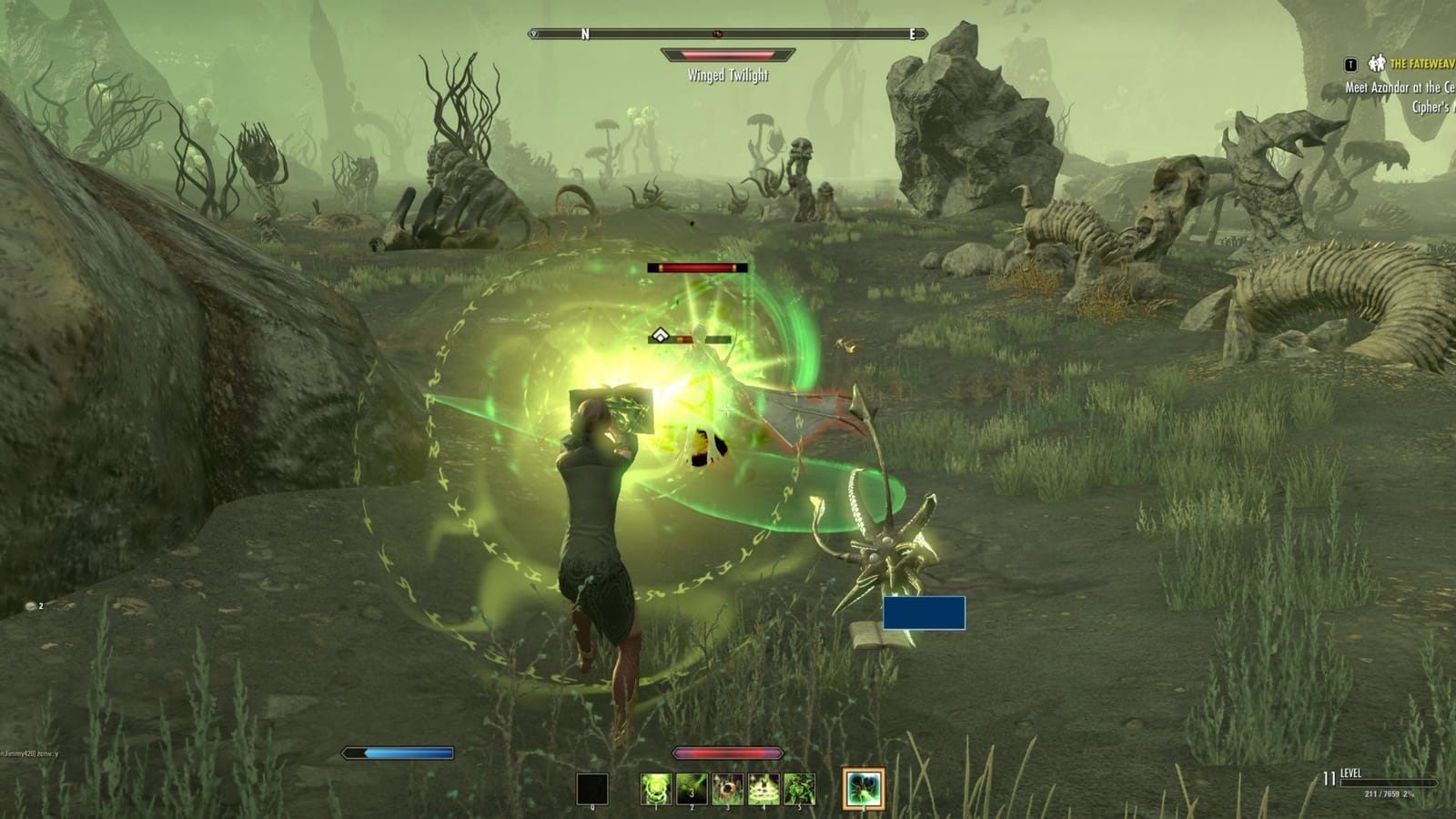Activate the ability in hotbar slot 1

click(655, 788)
